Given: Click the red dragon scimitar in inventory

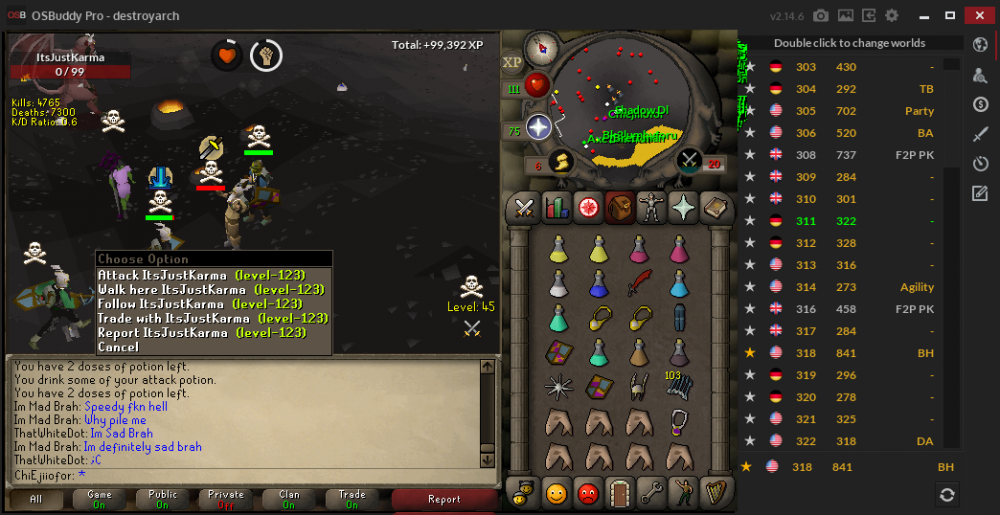Looking at the screenshot, I should (x=639, y=284).
